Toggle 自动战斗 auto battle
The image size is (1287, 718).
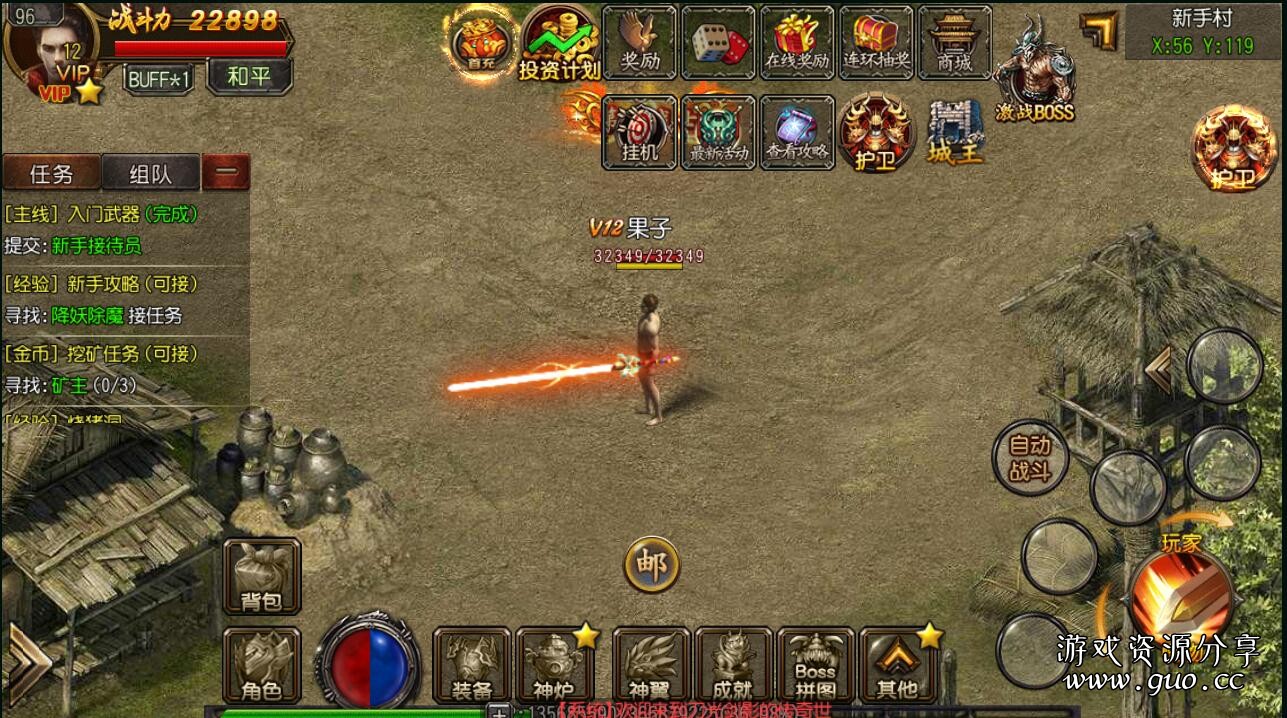point(1030,459)
